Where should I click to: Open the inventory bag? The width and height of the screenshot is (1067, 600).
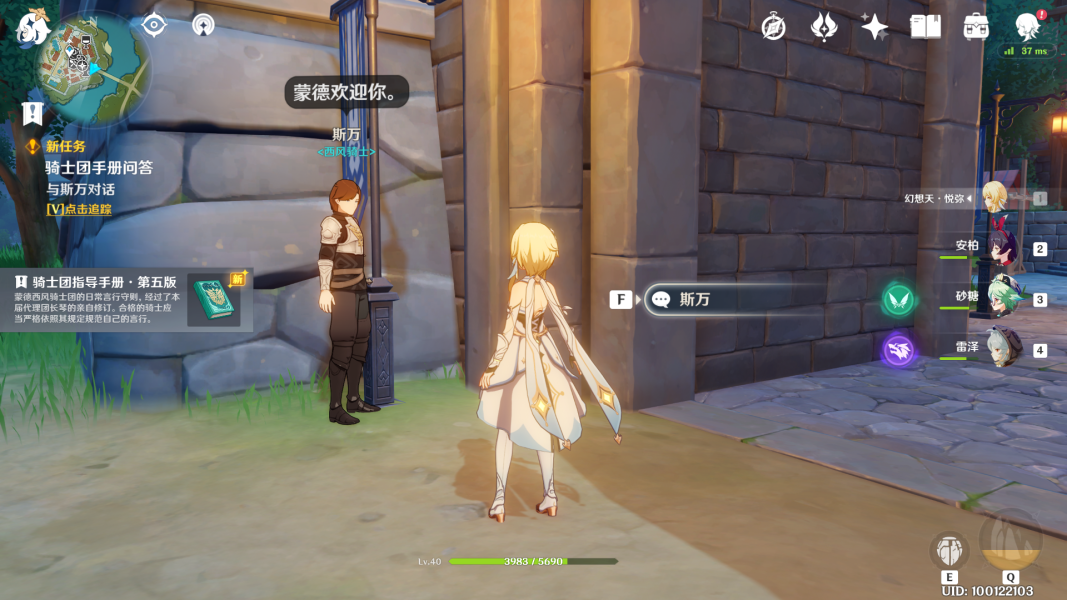tap(976, 27)
